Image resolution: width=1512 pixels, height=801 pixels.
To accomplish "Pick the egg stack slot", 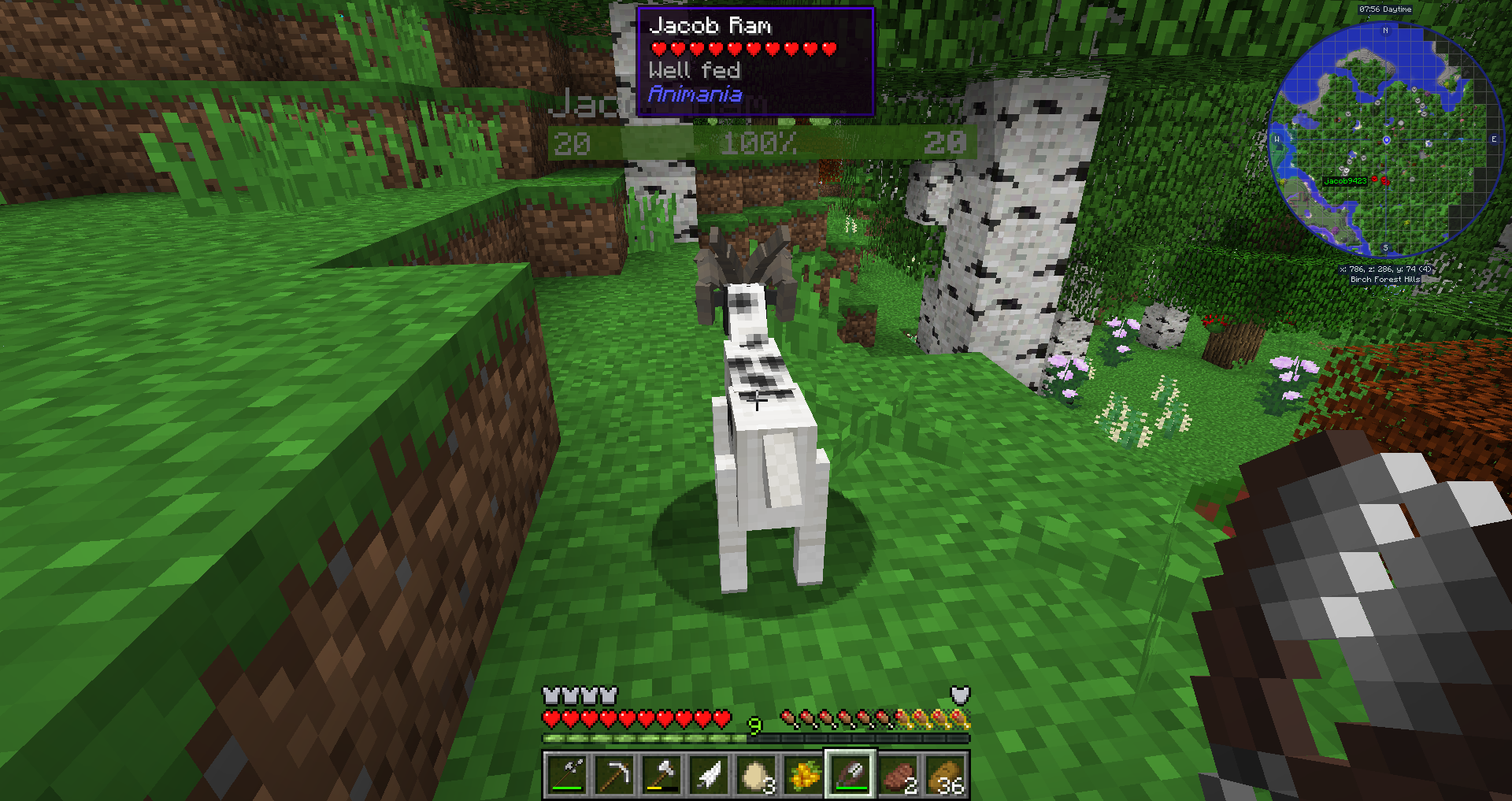I will [x=756, y=775].
